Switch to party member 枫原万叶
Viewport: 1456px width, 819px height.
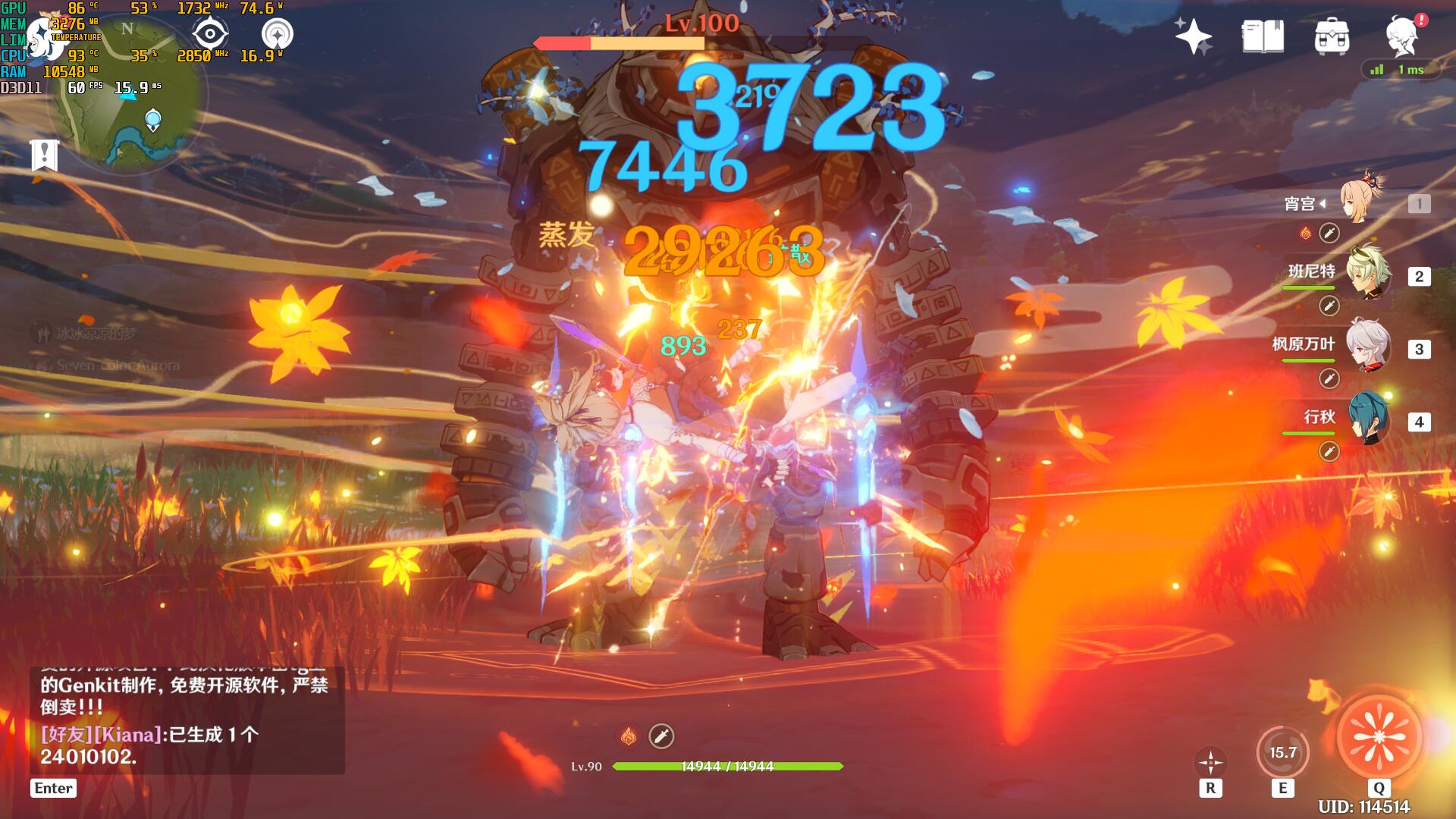point(1367,347)
